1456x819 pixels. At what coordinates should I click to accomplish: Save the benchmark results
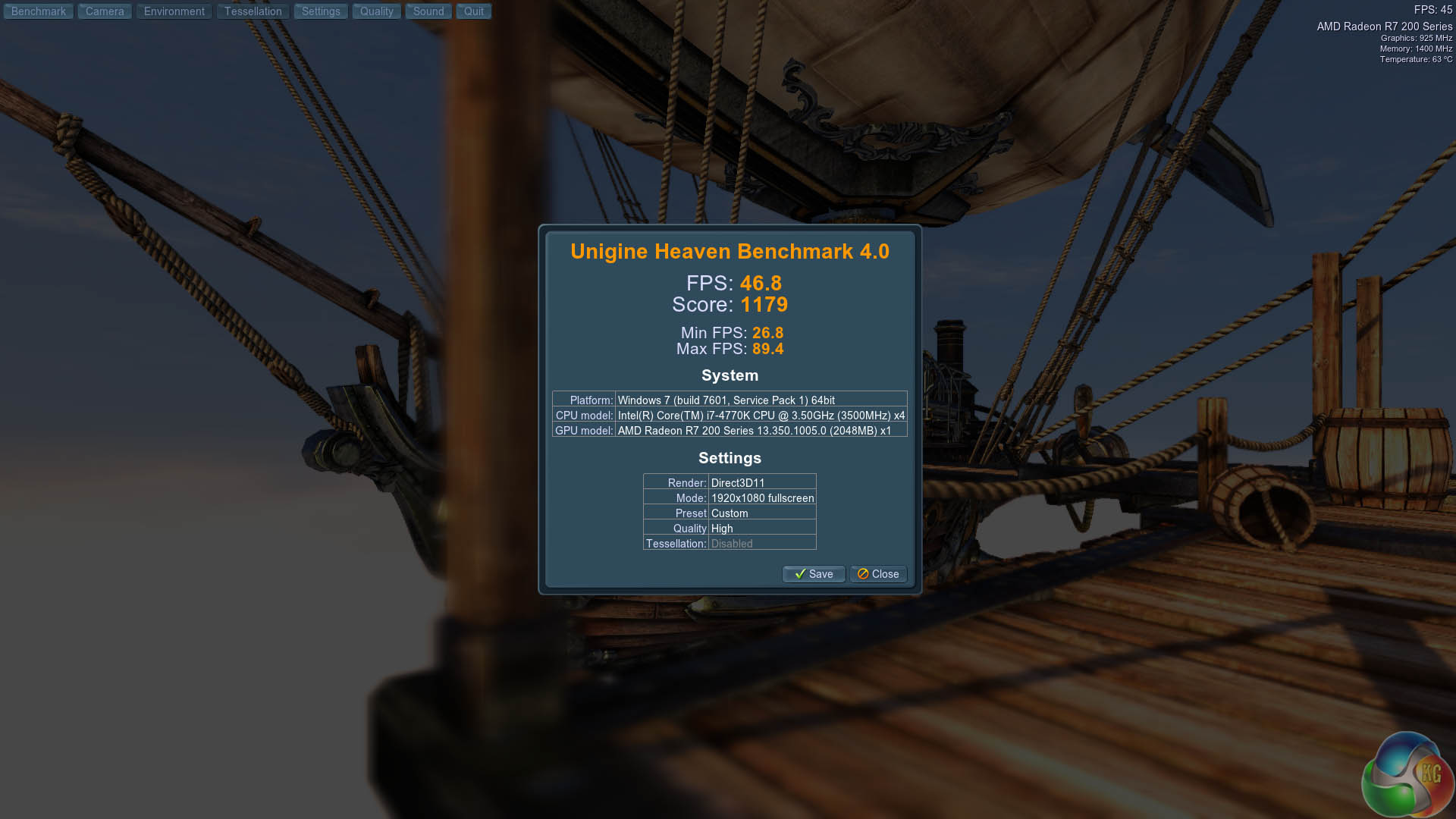pyautogui.click(x=814, y=574)
